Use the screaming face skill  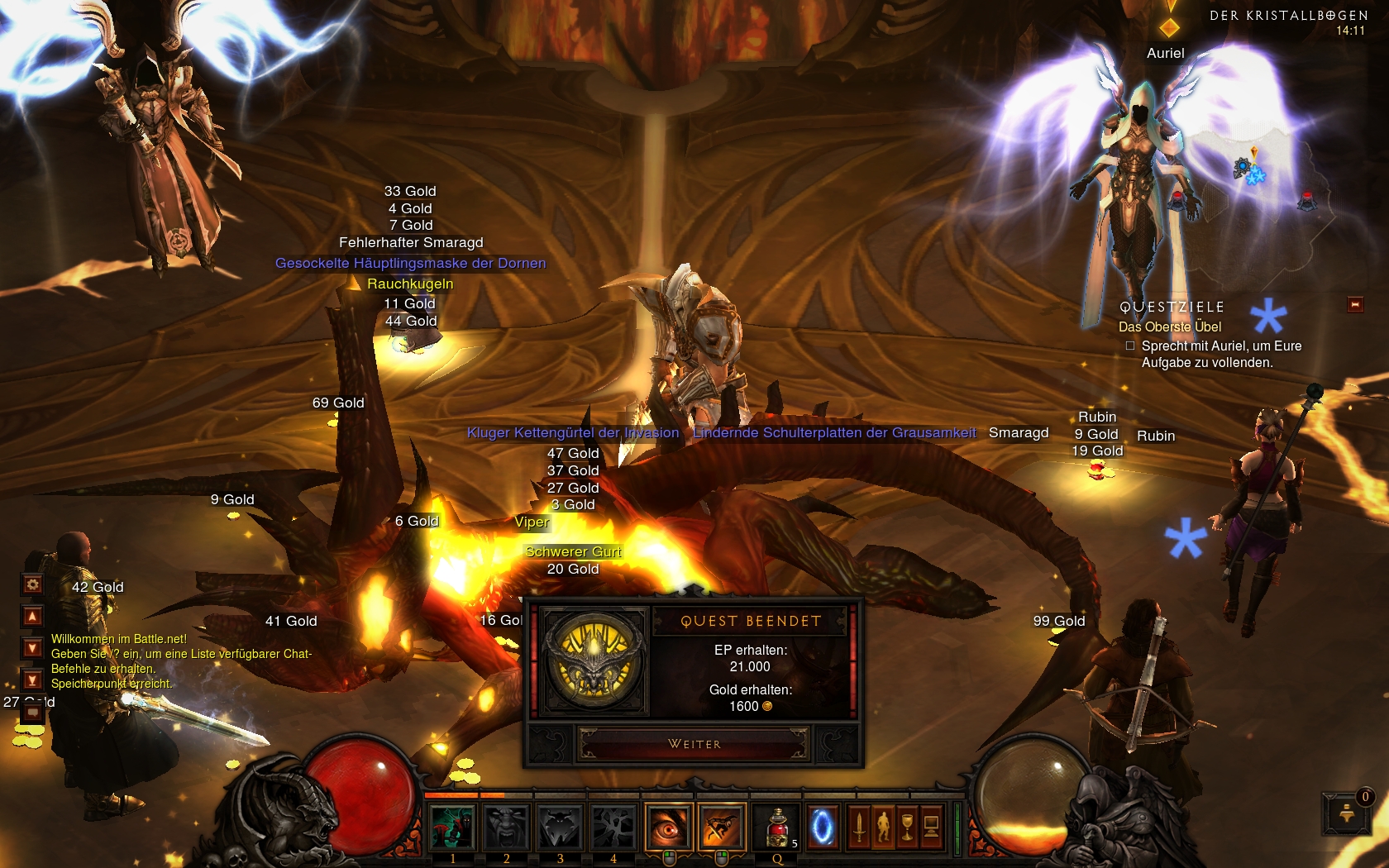(506, 827)
